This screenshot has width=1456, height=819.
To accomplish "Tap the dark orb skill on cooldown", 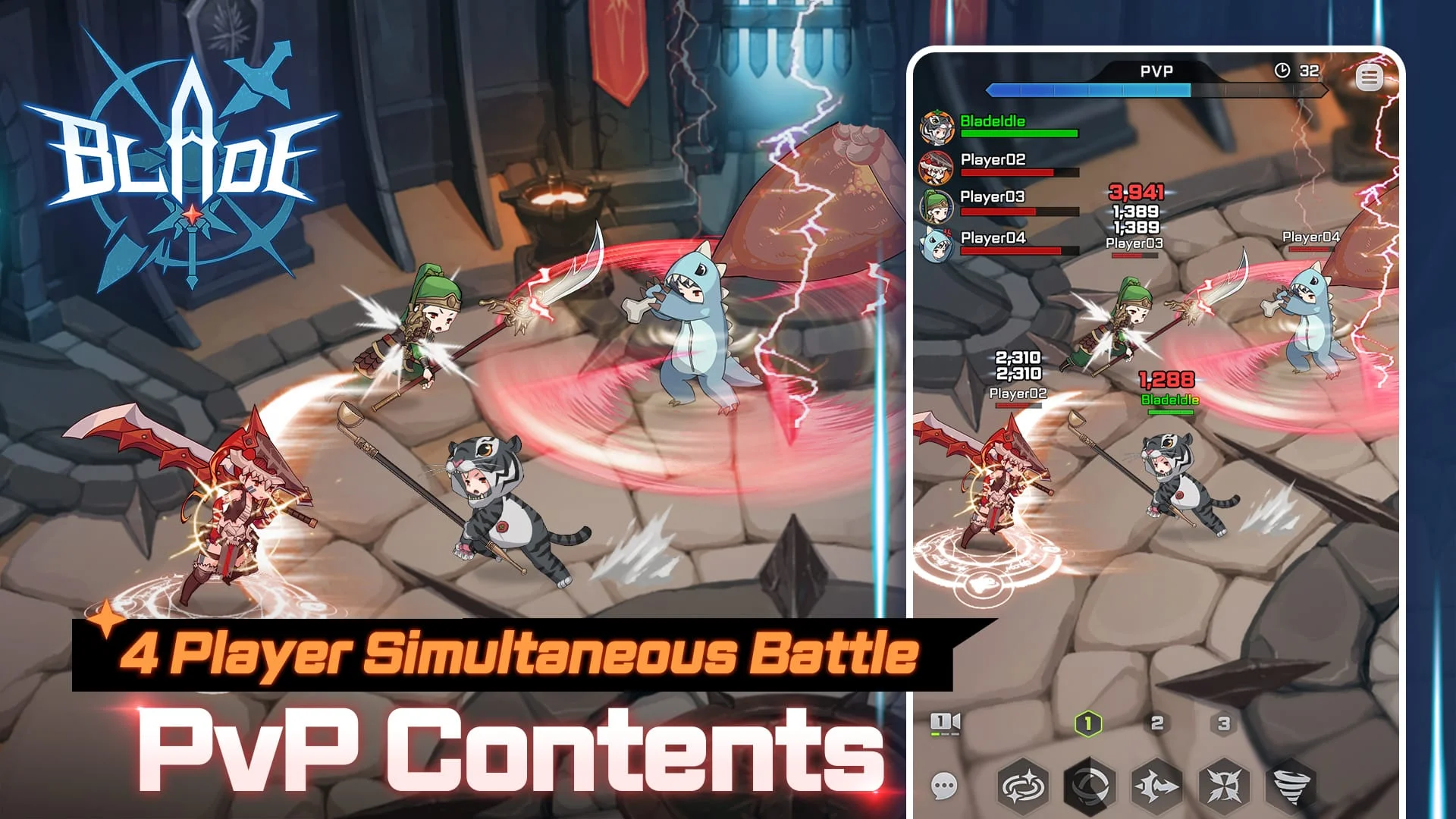I will 1089,785.
